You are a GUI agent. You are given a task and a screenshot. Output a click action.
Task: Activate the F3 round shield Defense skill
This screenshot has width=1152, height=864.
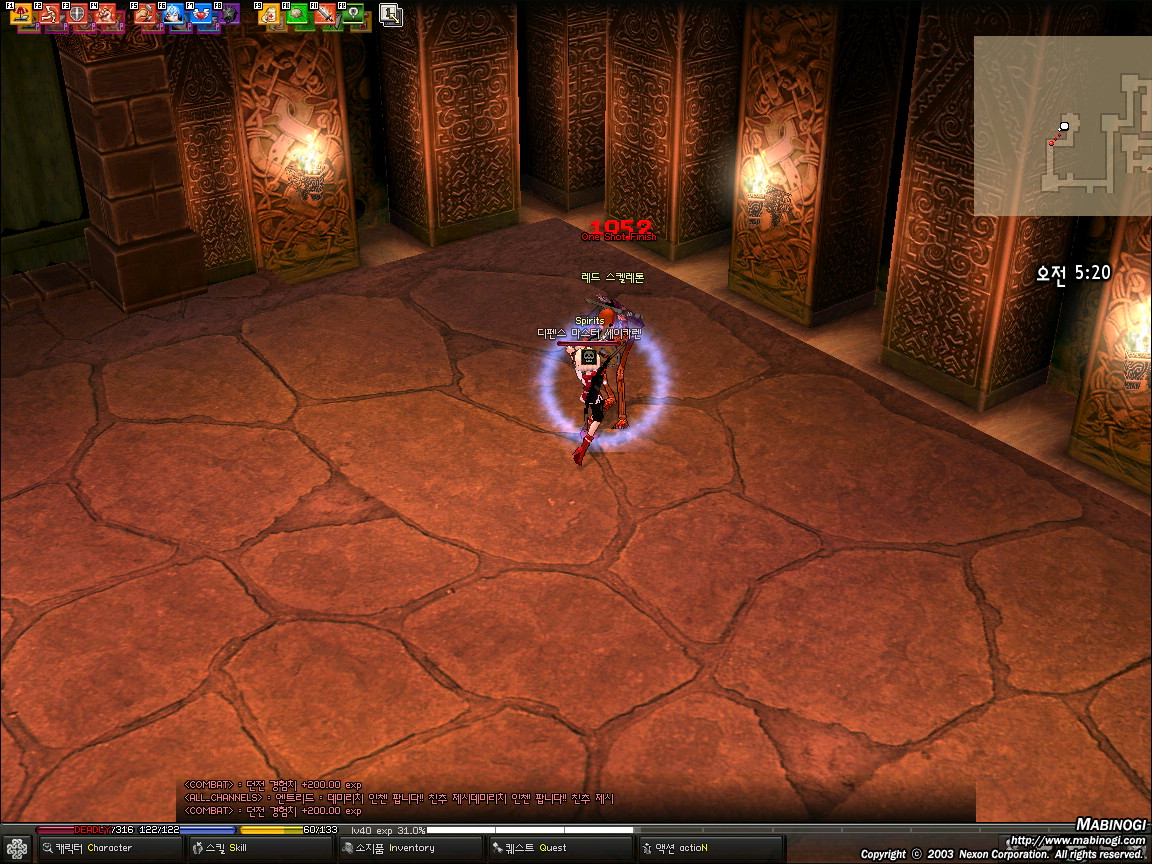point(77,15)
